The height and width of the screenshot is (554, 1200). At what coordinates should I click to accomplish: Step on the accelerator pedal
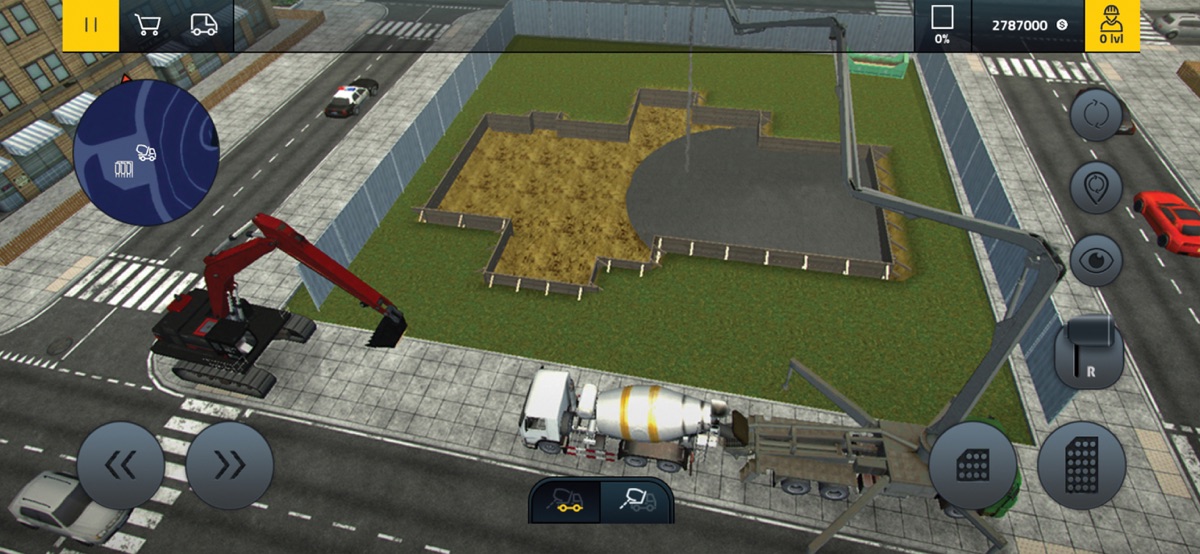tap(1081, 465)
